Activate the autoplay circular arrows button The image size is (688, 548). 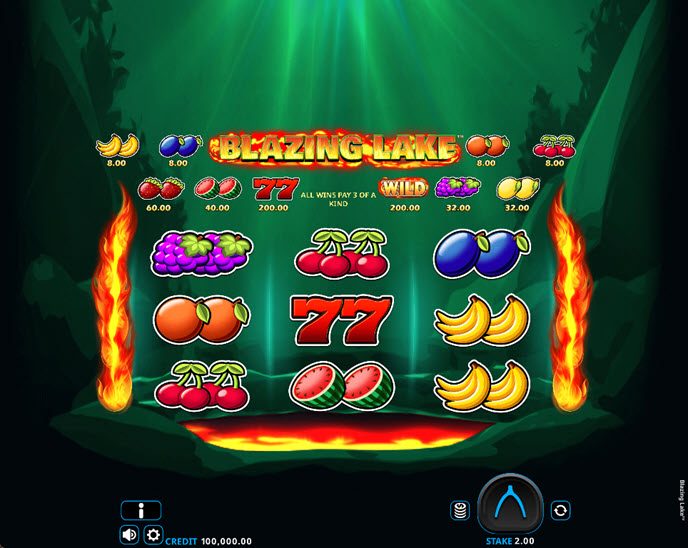[x=560, y=510]
